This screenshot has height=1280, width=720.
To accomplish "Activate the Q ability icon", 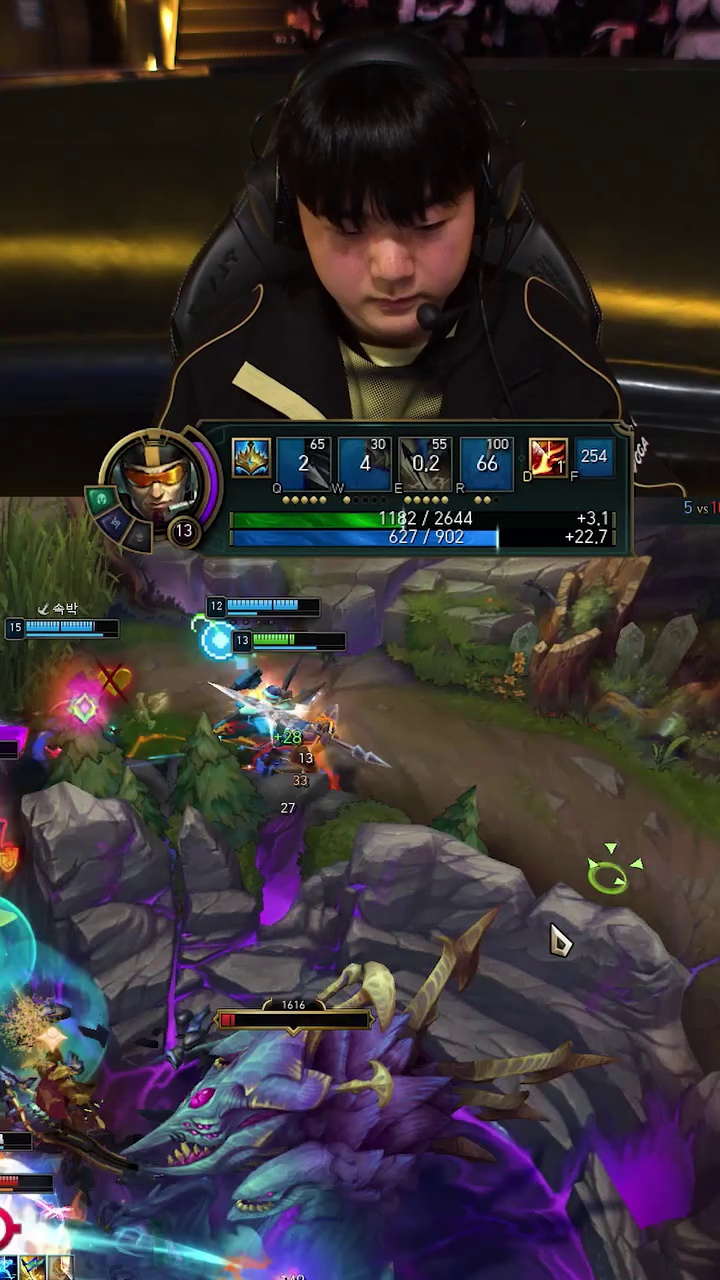I will pyautogui.click(x=303, y=464).
